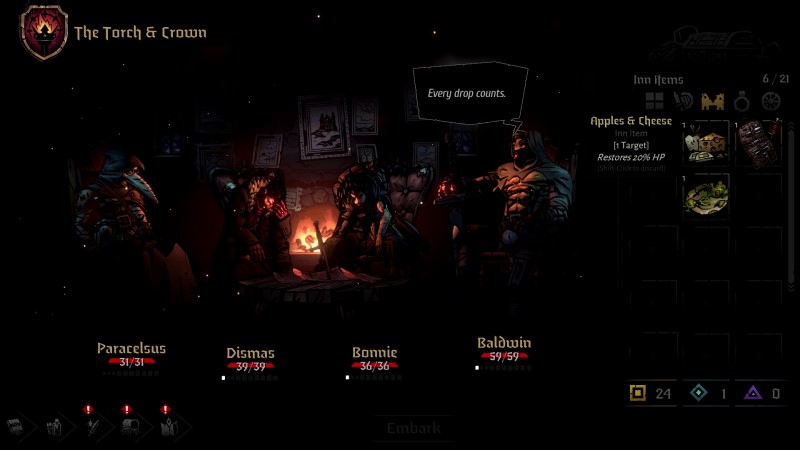Viewport: 800px width, 450px height.
Task: Open the flame emblem icon with alert
Action: tap(167, 427)
